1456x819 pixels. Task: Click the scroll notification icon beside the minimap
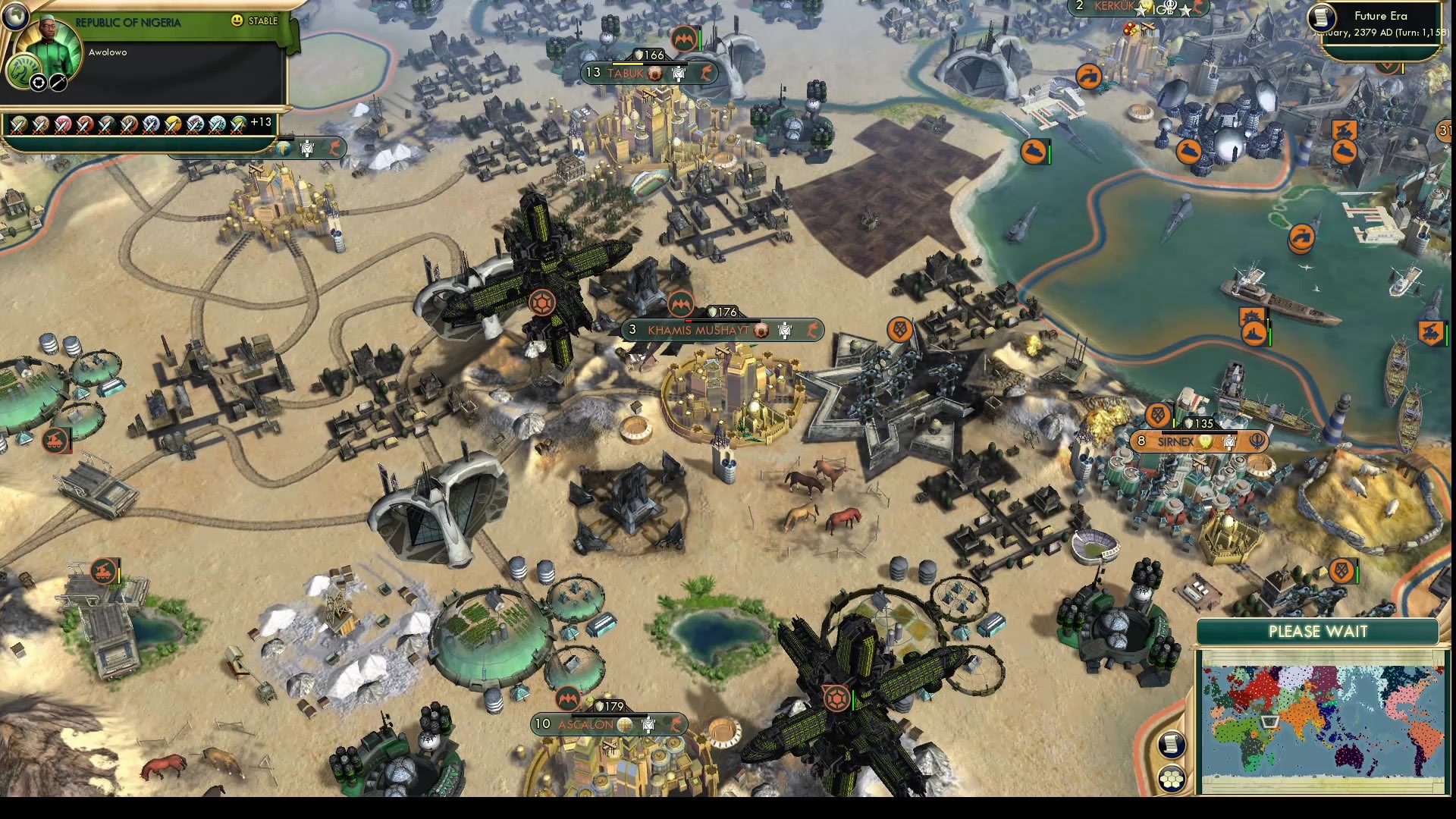(x=1172, y=743)
